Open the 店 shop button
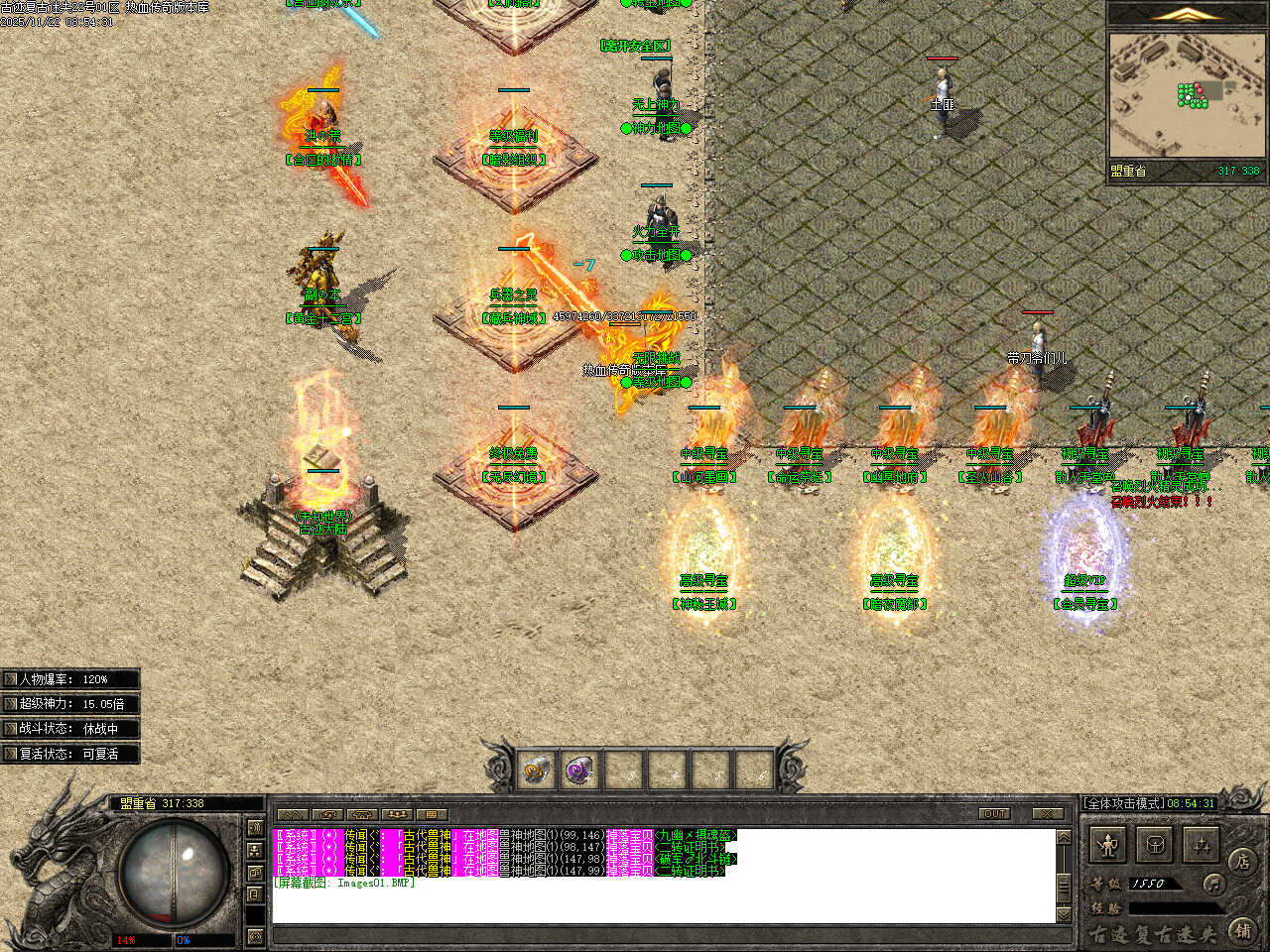 pos(1243,860)
